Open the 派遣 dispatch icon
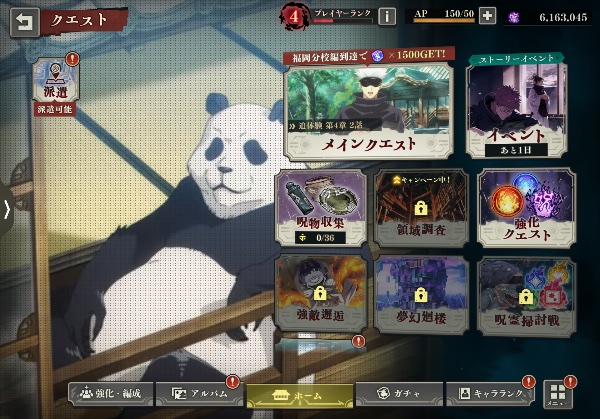The image size is (600, 419). point(54,83)
